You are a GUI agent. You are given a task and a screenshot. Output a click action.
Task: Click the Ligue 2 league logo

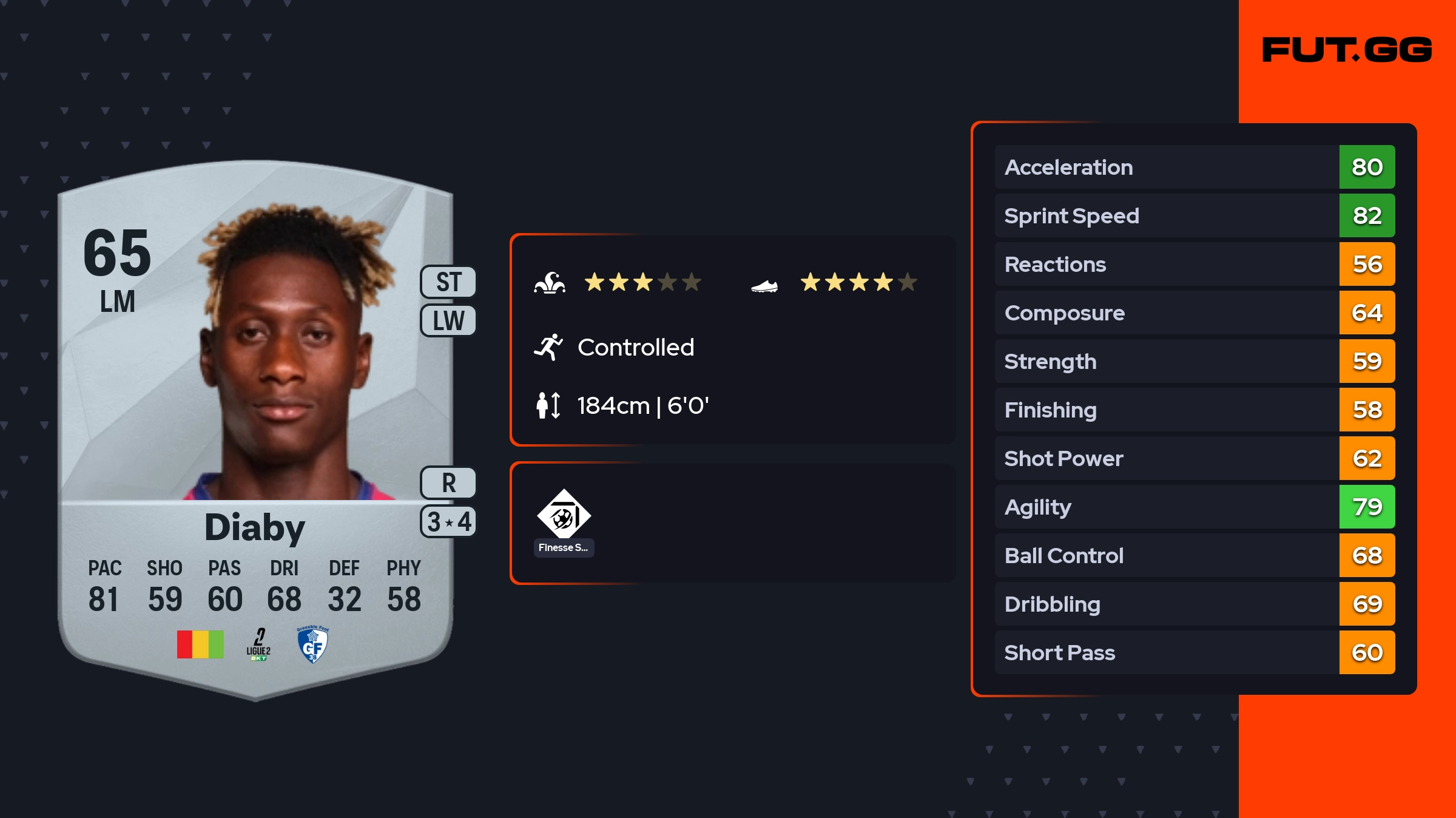click(x=258, y=644)
